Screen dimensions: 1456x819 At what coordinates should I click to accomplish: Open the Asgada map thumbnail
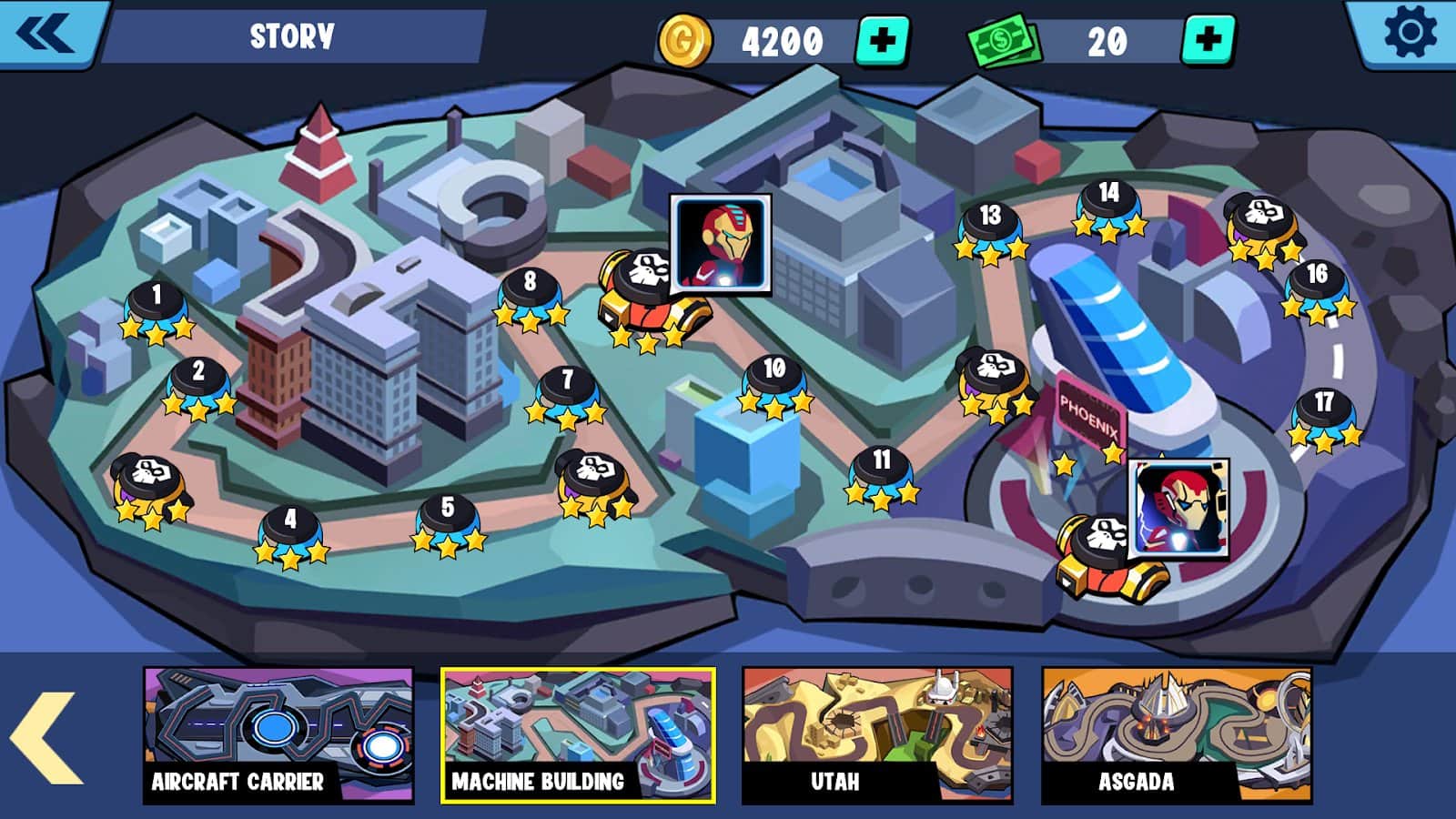(x=1177, y=735)
